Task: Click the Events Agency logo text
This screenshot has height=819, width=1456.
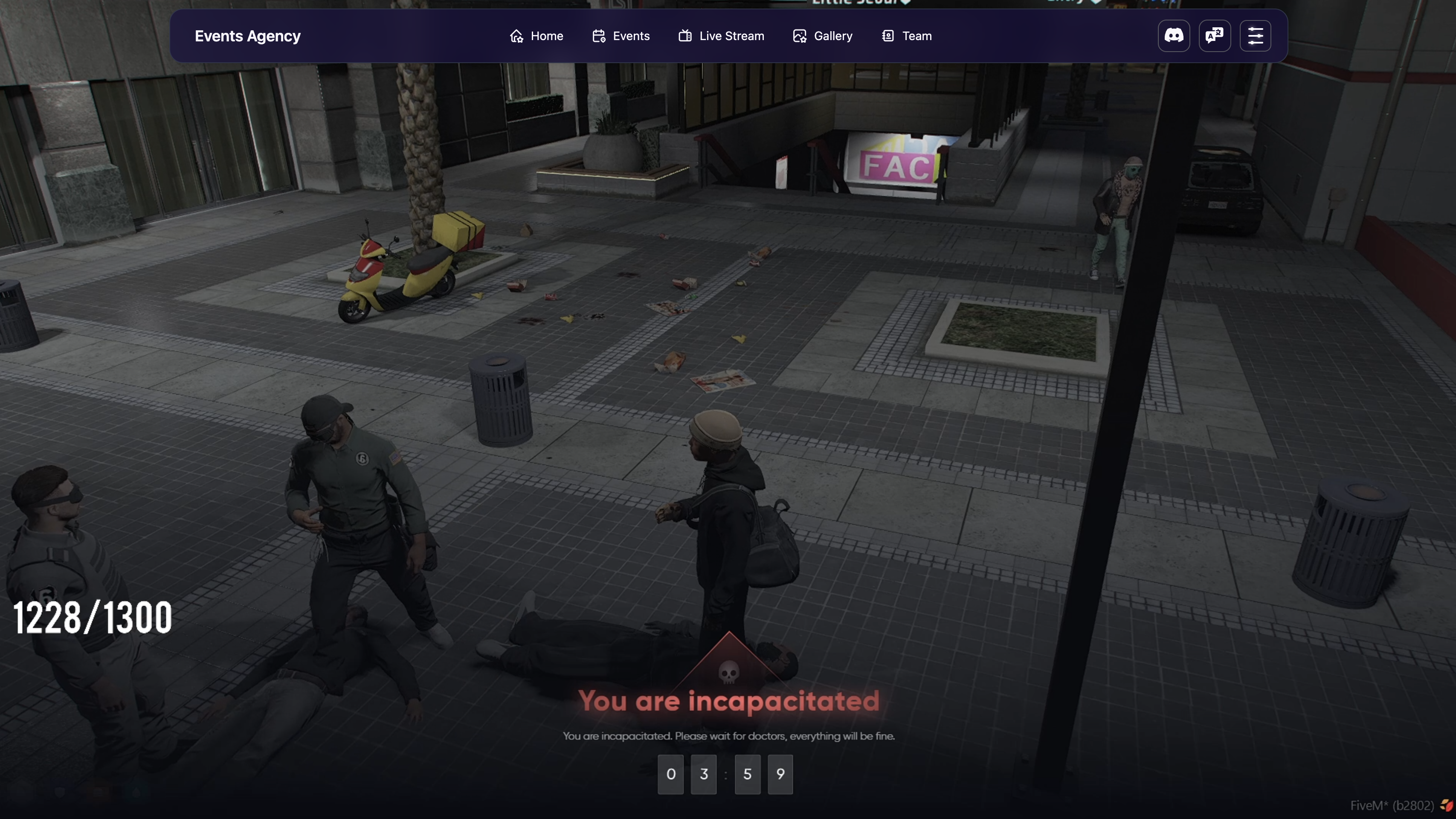Action: tap(247, 36)
